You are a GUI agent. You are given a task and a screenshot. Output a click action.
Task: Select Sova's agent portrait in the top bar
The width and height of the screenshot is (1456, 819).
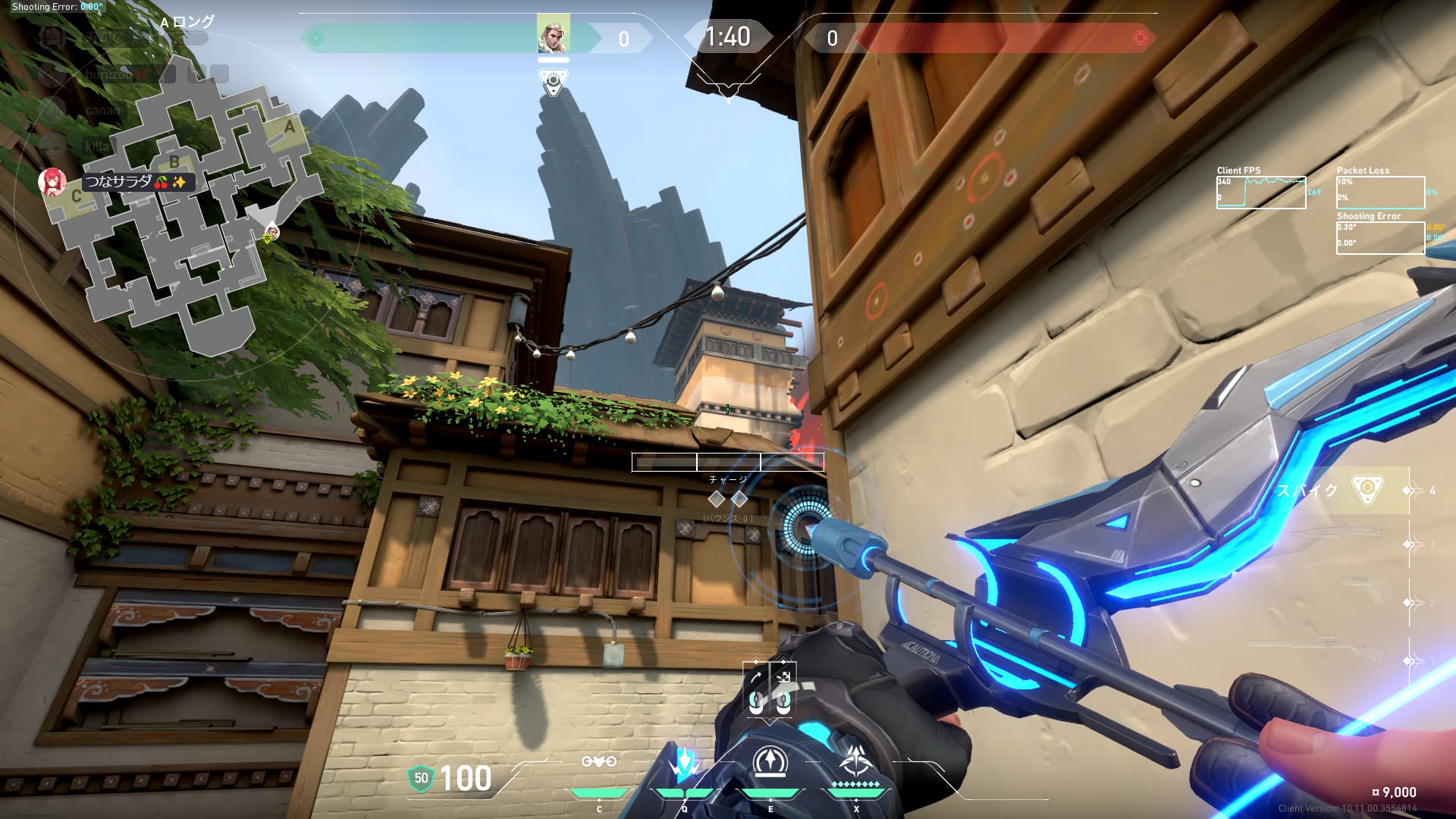click(x=553, y=34)
